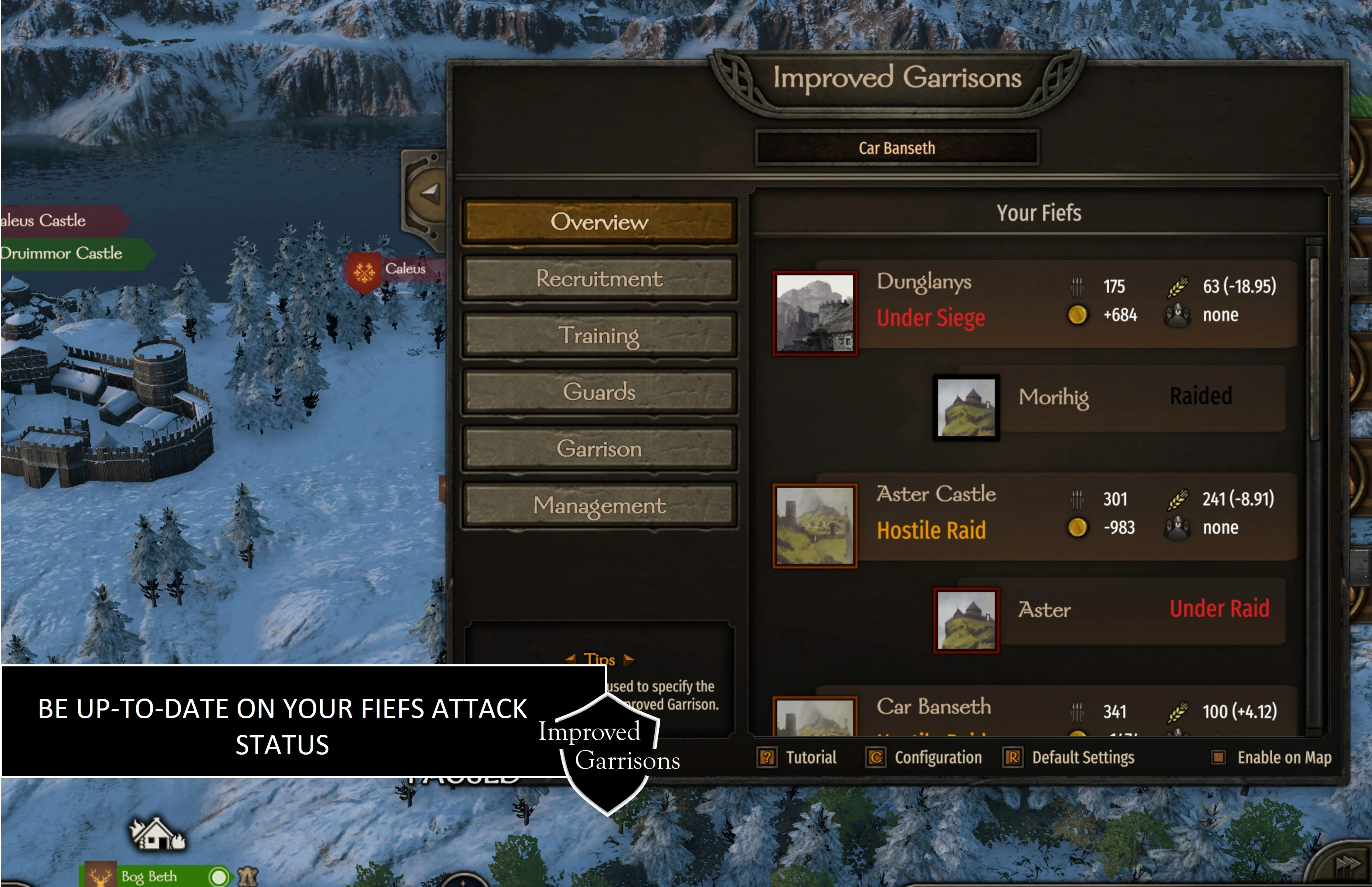Open the Training section
Screen dimensions: 1372x887
599,335
